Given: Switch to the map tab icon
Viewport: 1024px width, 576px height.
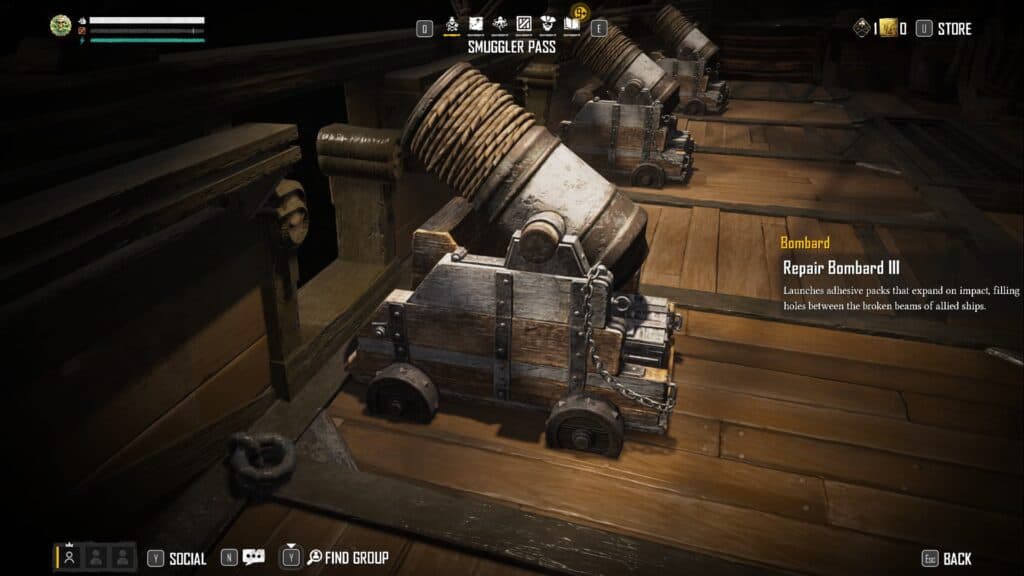Looking at the screenshot, I should 476,24.
